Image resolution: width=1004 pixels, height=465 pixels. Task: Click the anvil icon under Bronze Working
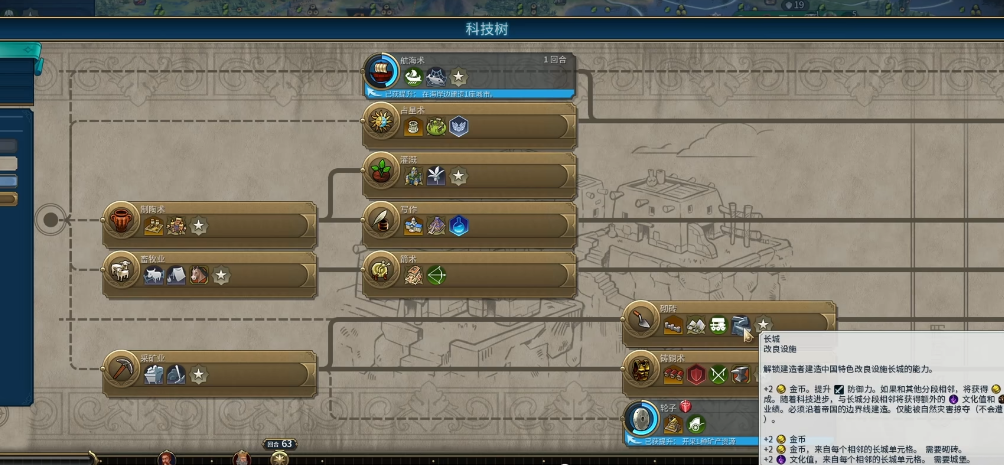pyautogui.click(x=740, y=375)
